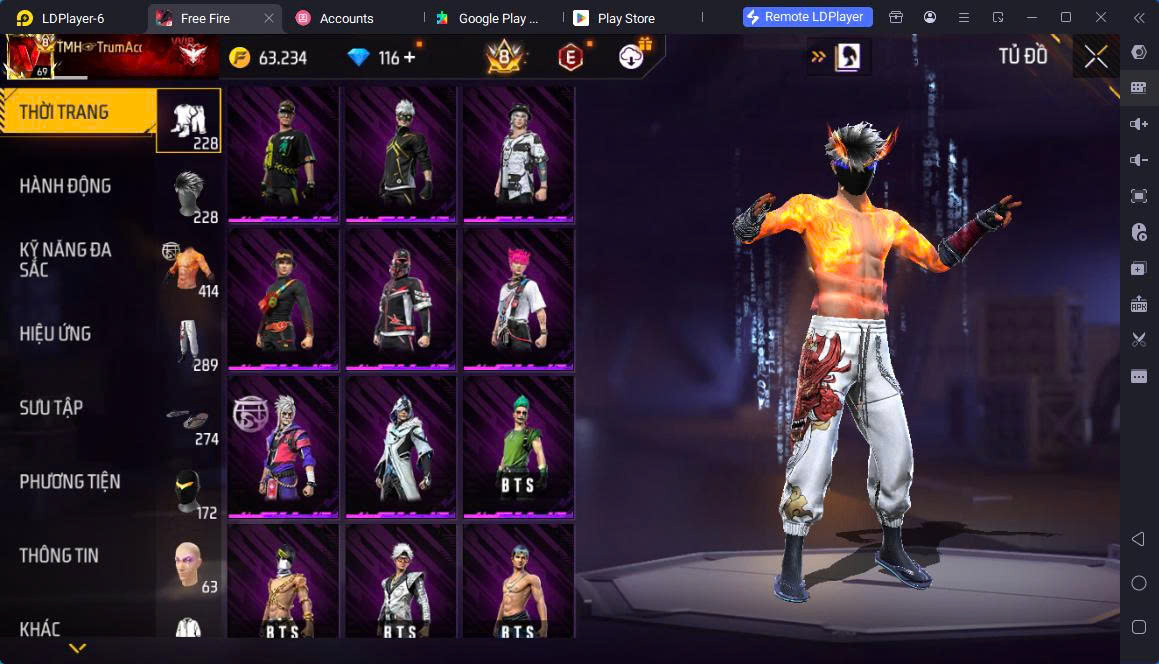Choose the red masked black jacket outfit

pos(400,298)
